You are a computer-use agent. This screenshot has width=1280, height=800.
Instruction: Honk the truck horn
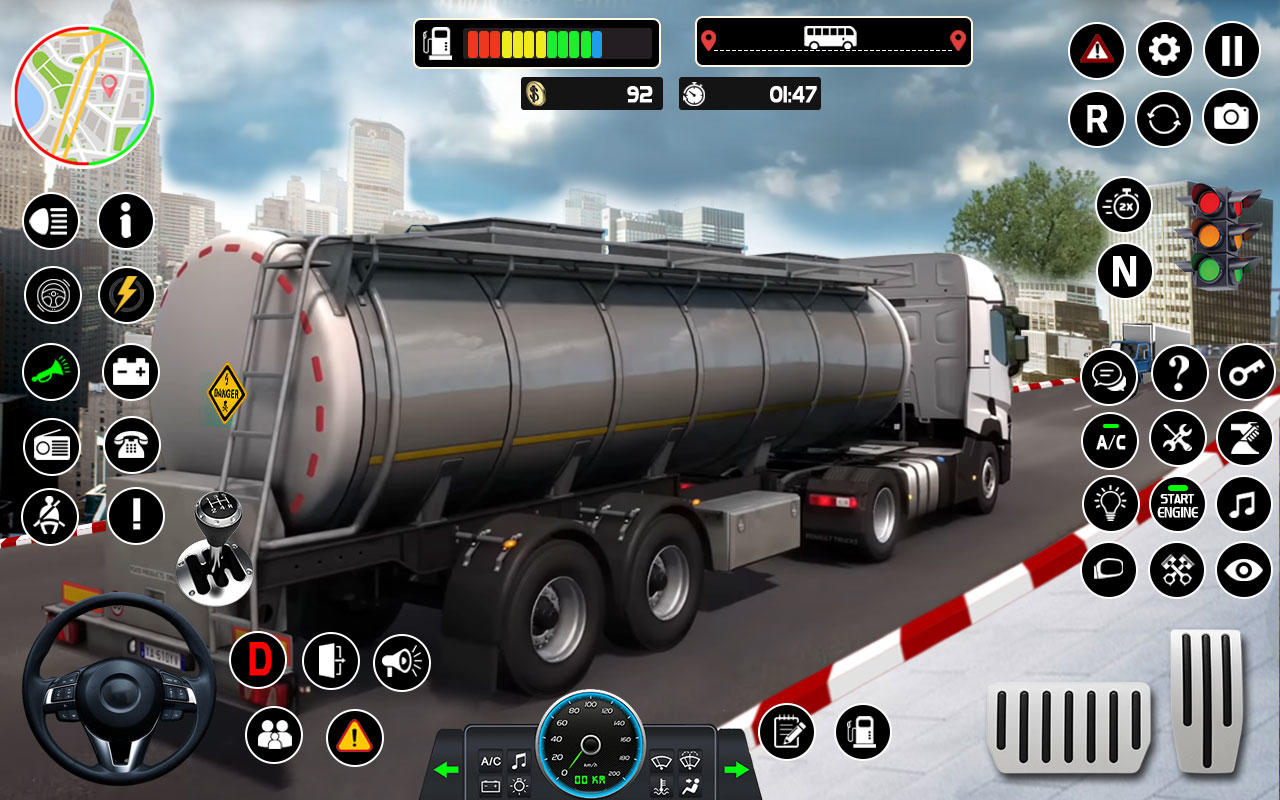pos(51,371)
